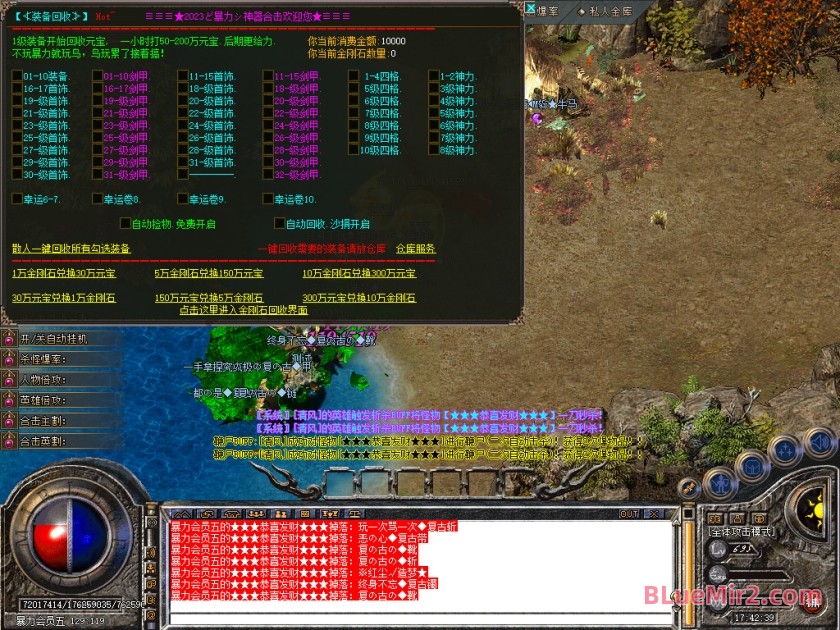Image resolution: width=840 pixels, height=630 pixels.
Task: Toggle 自动回收 沙捐开启 checkbox
Action: [x=279, y=224]
